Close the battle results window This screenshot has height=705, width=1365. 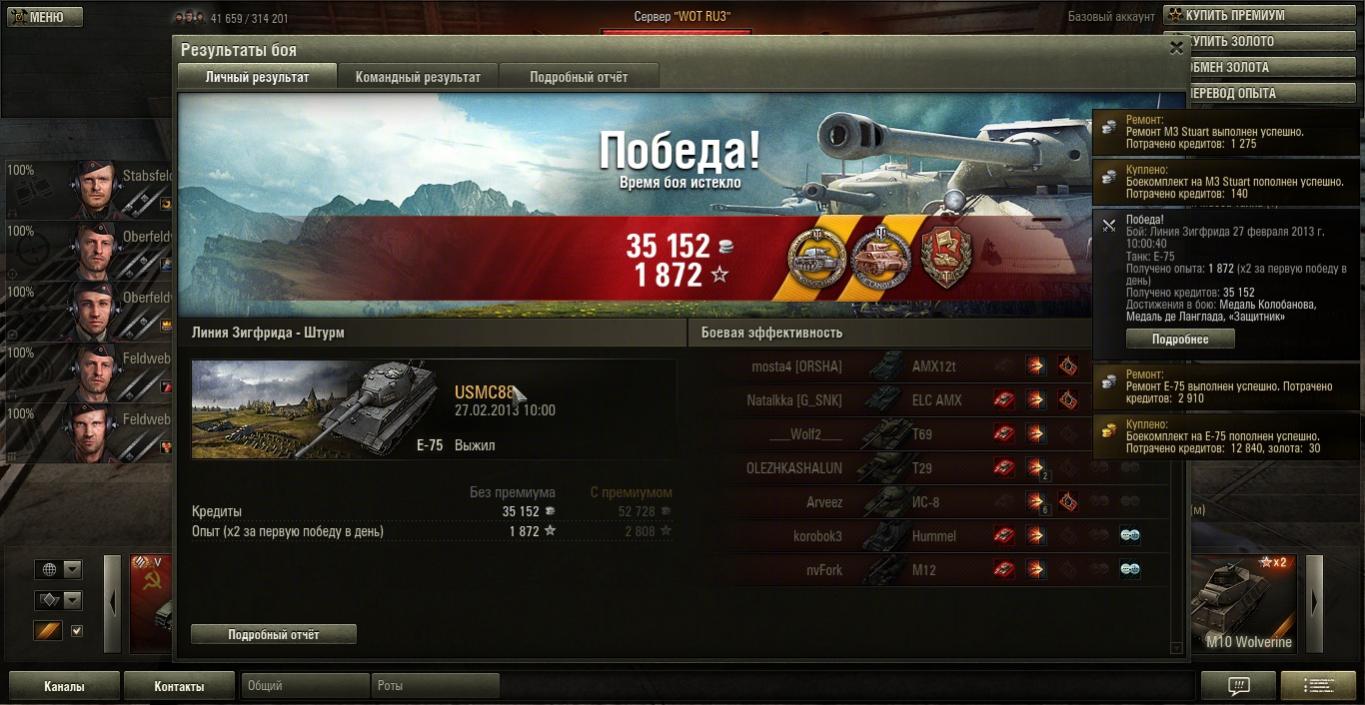[x=1176, y=47]
